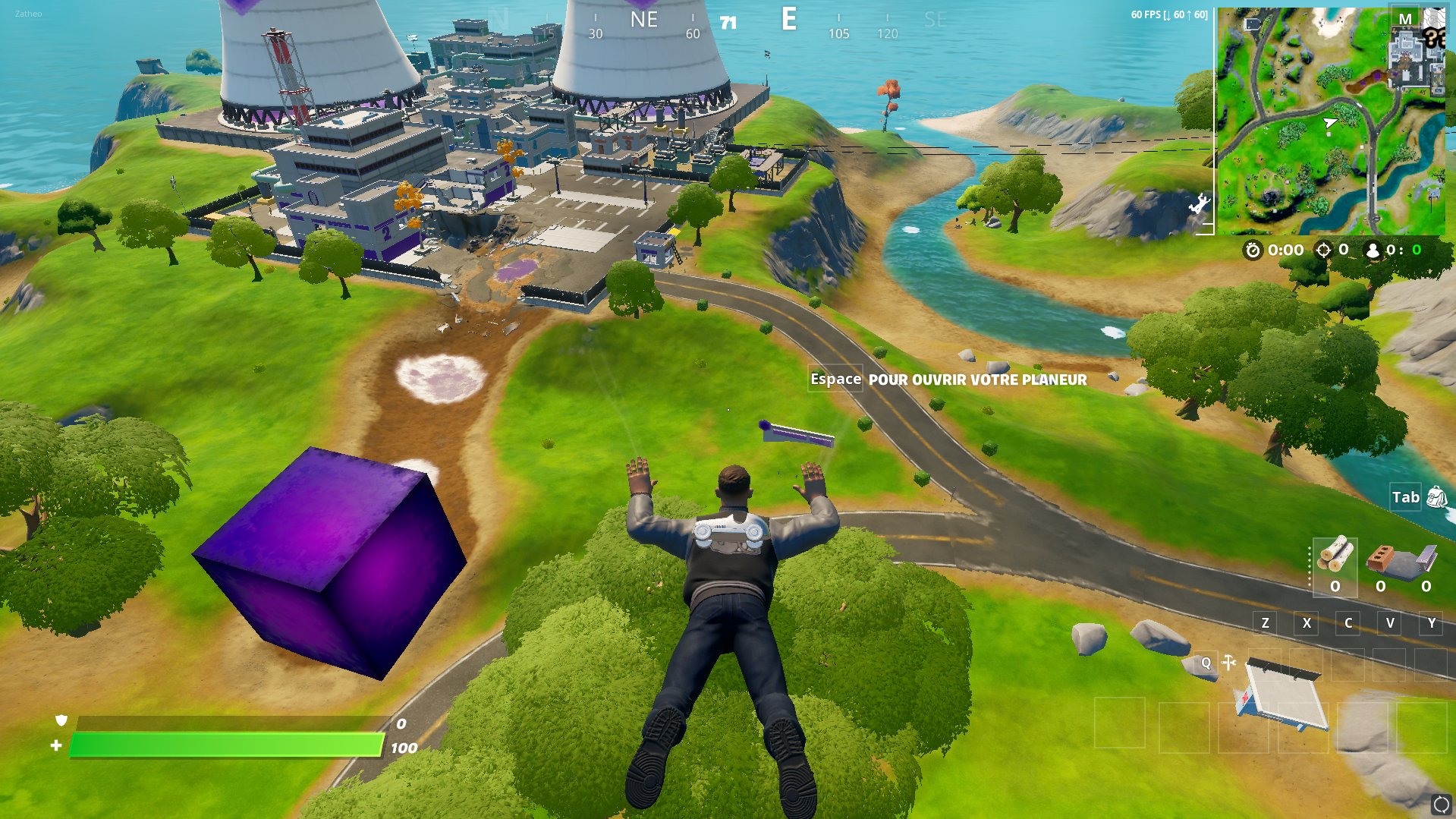
Task: Click the player name Zatheo
Action: click(29, 12)
